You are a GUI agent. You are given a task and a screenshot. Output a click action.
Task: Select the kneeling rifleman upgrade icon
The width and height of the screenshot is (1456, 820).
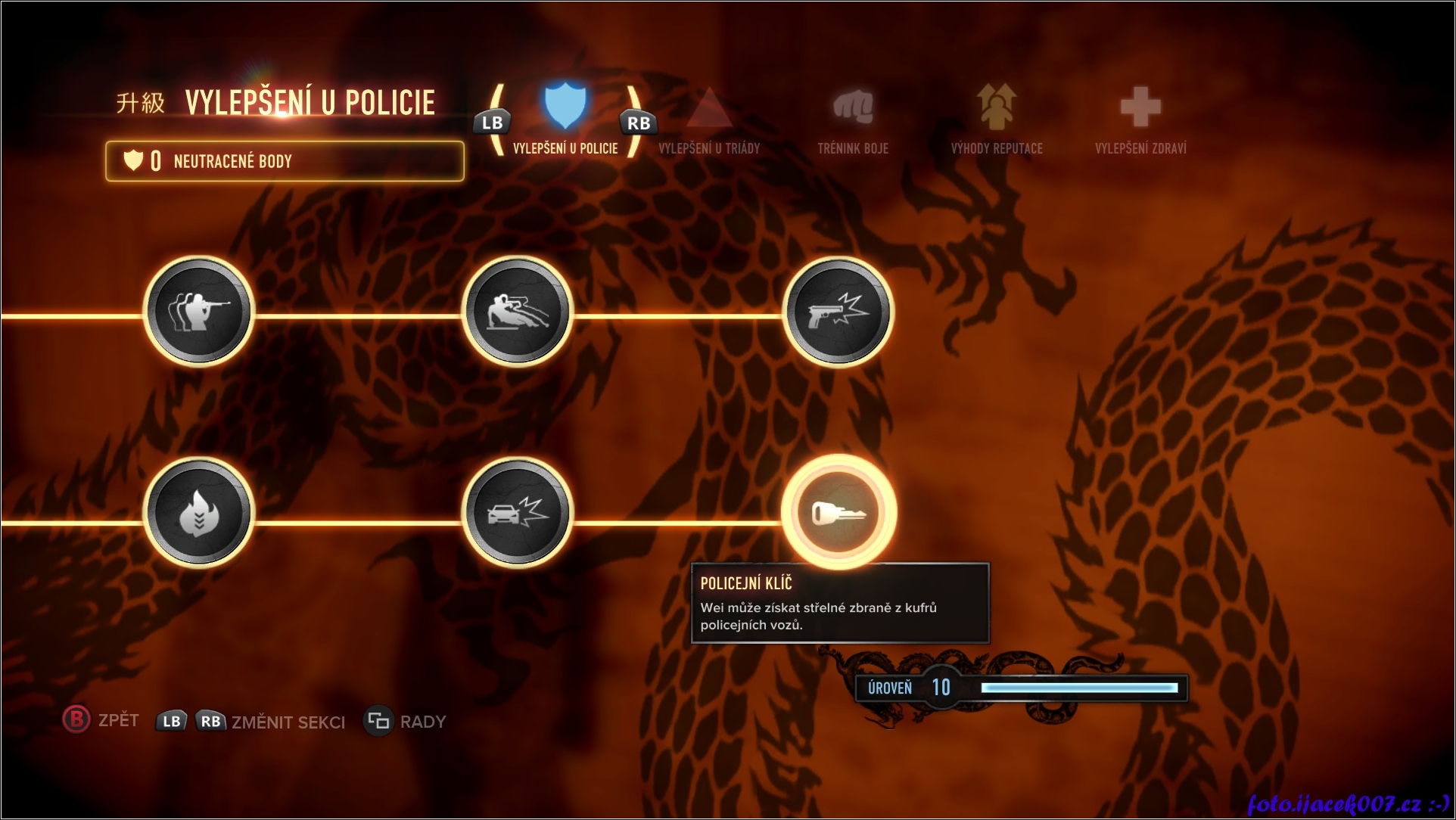[x=198, y=312]
